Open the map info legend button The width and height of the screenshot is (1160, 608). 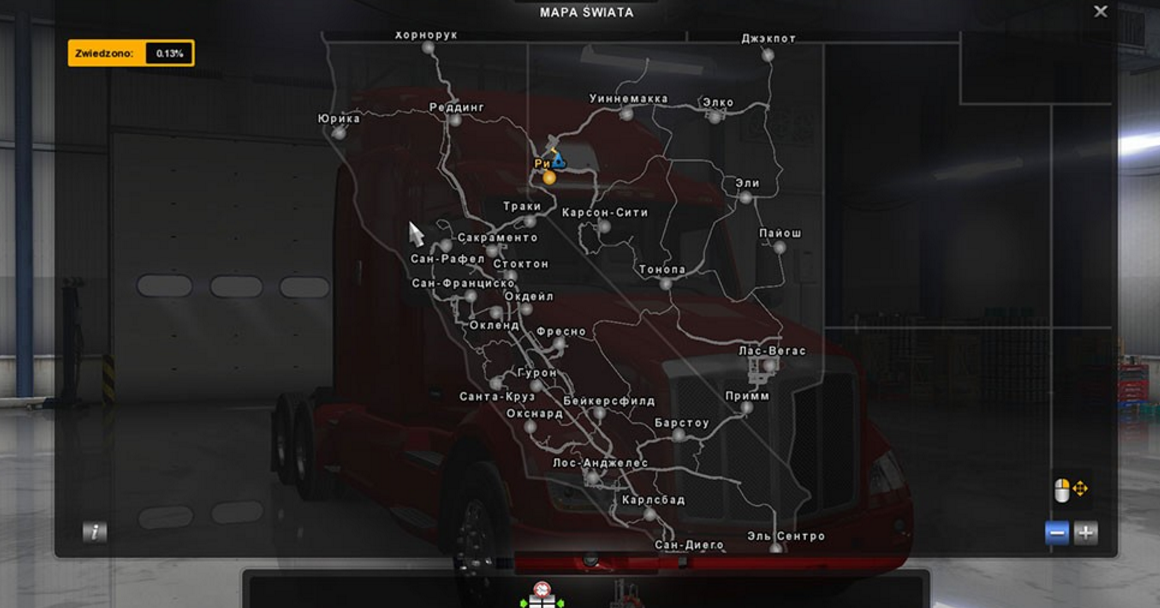(x=95, y=533)
